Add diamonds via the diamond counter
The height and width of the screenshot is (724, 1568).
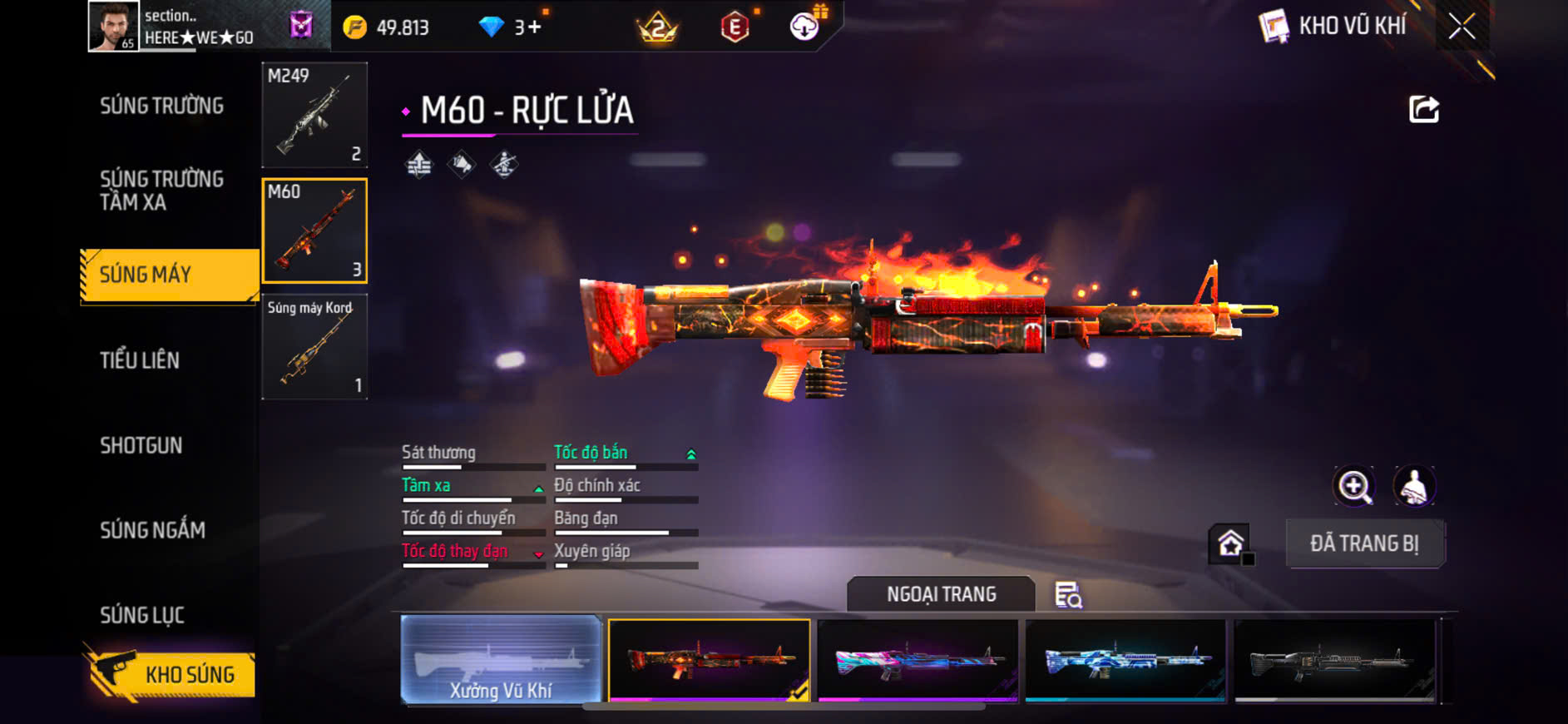coord(511,27)
